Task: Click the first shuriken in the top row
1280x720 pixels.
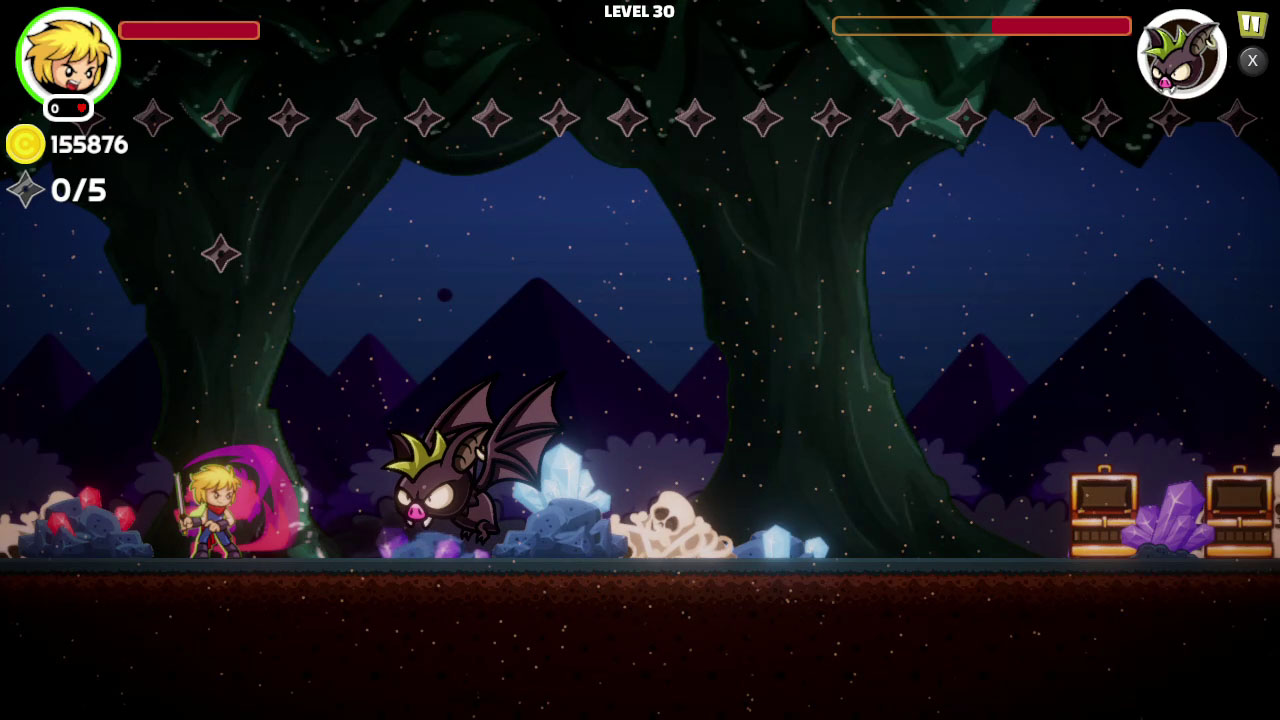Action: tap(152, 120)
